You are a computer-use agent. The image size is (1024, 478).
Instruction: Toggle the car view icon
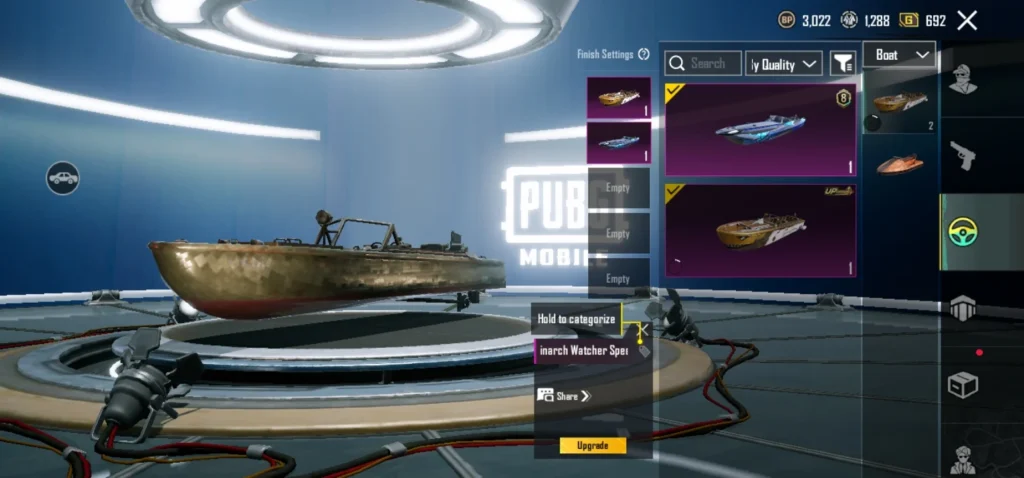coord(62,178)
